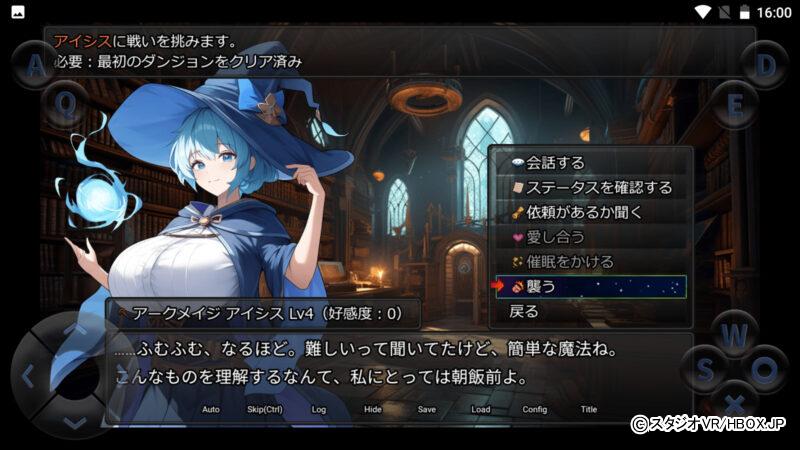Screen dimensions: 800x450
Task: Activate the Skip(Ctrl) button
Action: coord(265,409)
